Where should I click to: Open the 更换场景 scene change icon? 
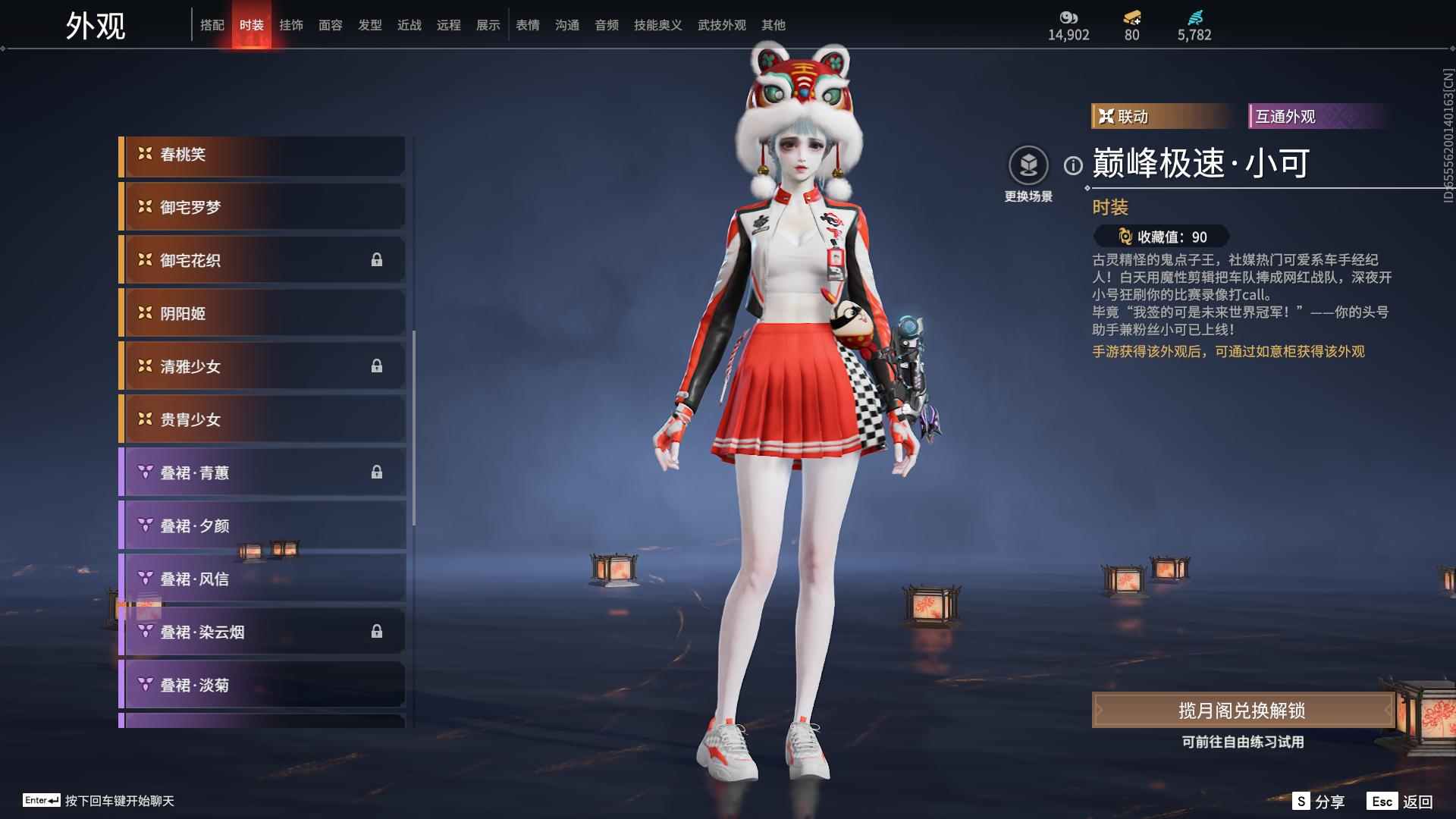1028,163
